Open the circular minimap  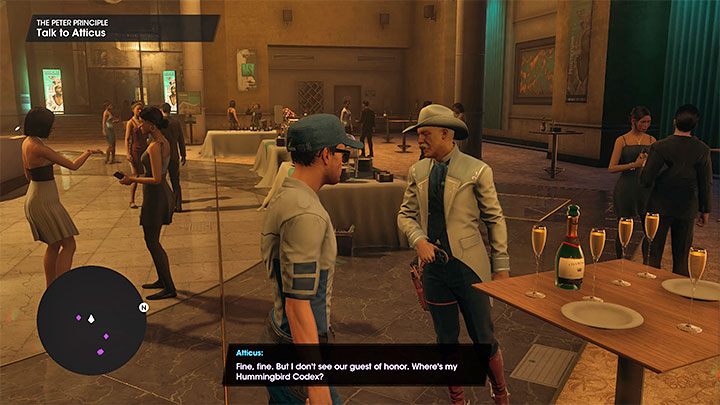(x=91, y=319)
